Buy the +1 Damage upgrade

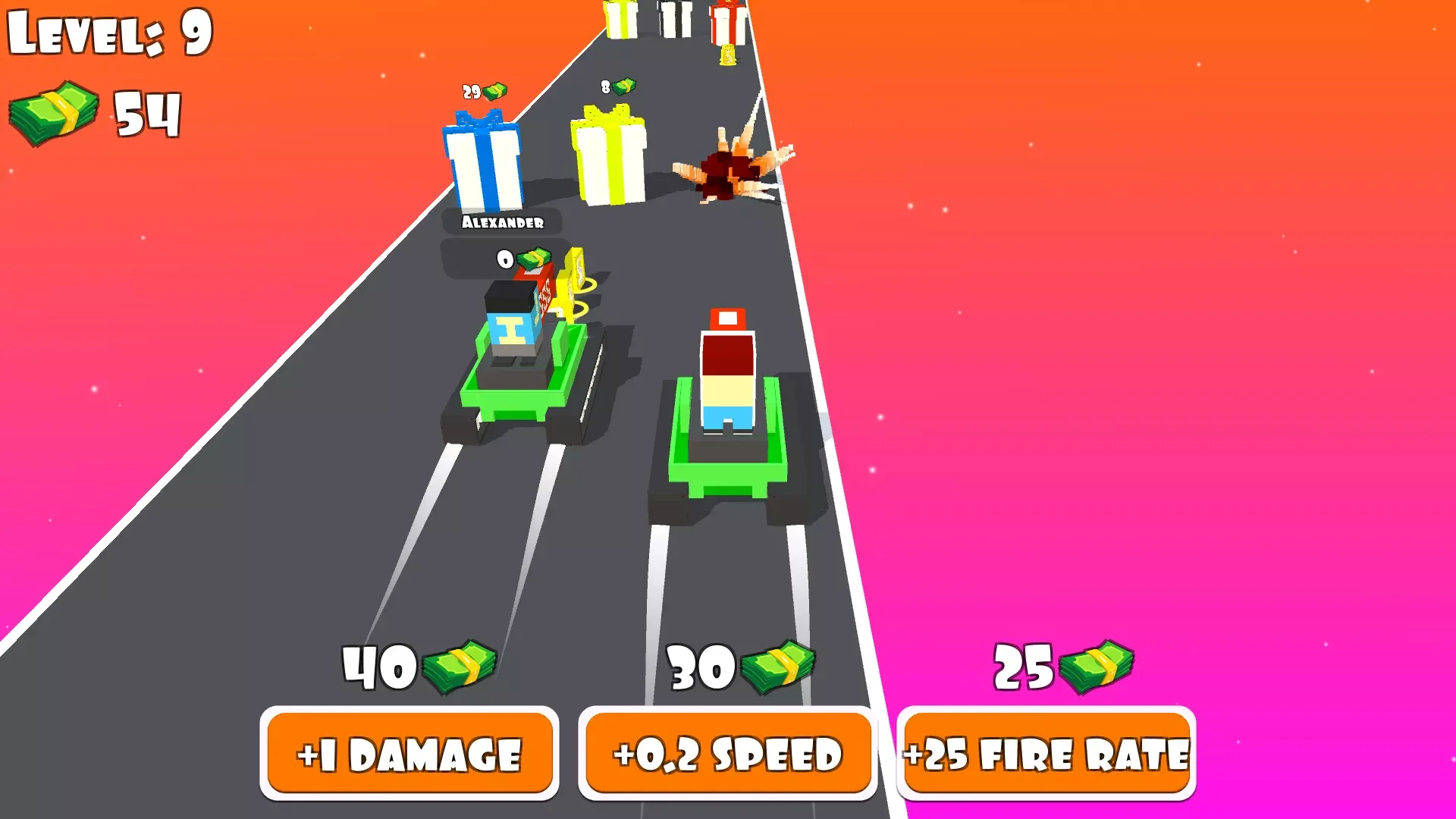(x=409, y=753)
